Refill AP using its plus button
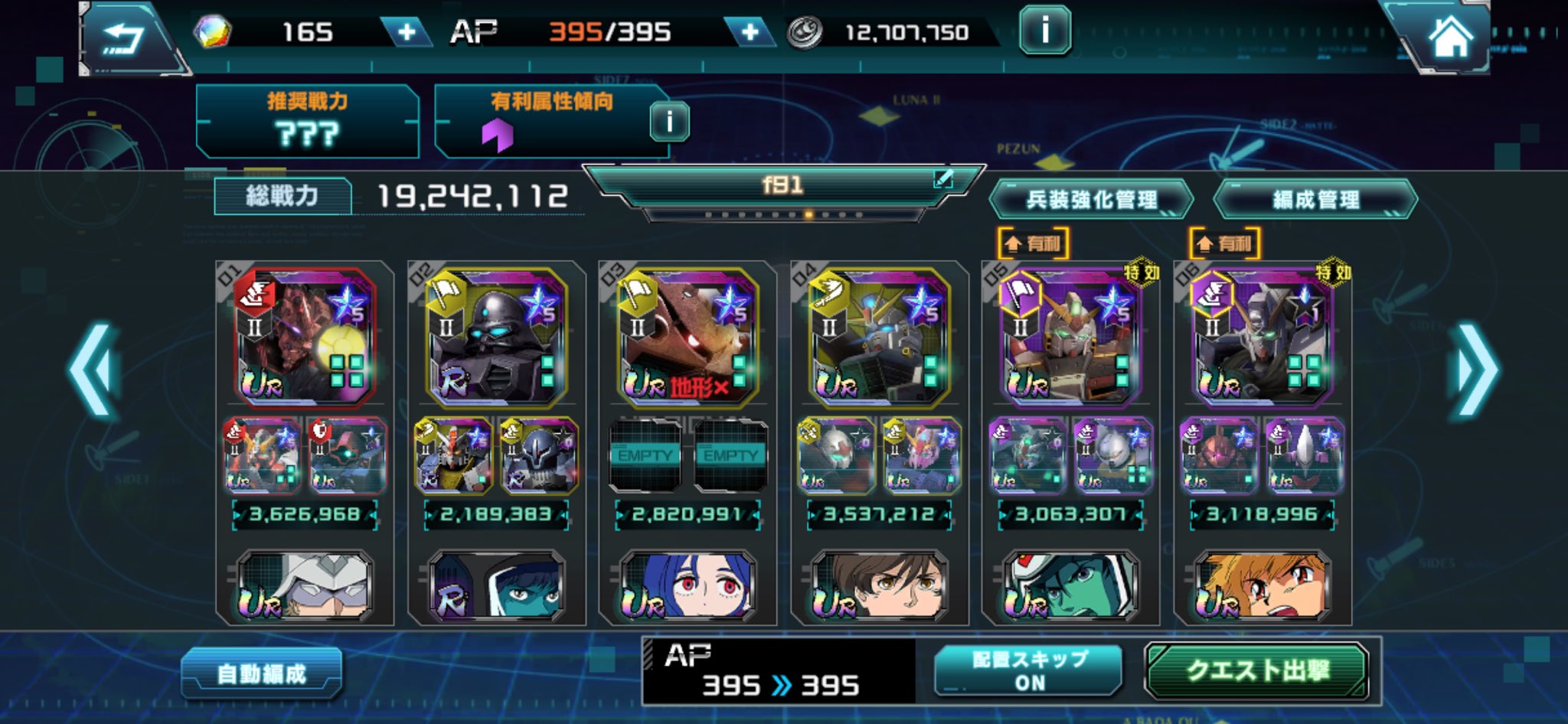This screenshot has height=724, width=1568. pos(750,32)
